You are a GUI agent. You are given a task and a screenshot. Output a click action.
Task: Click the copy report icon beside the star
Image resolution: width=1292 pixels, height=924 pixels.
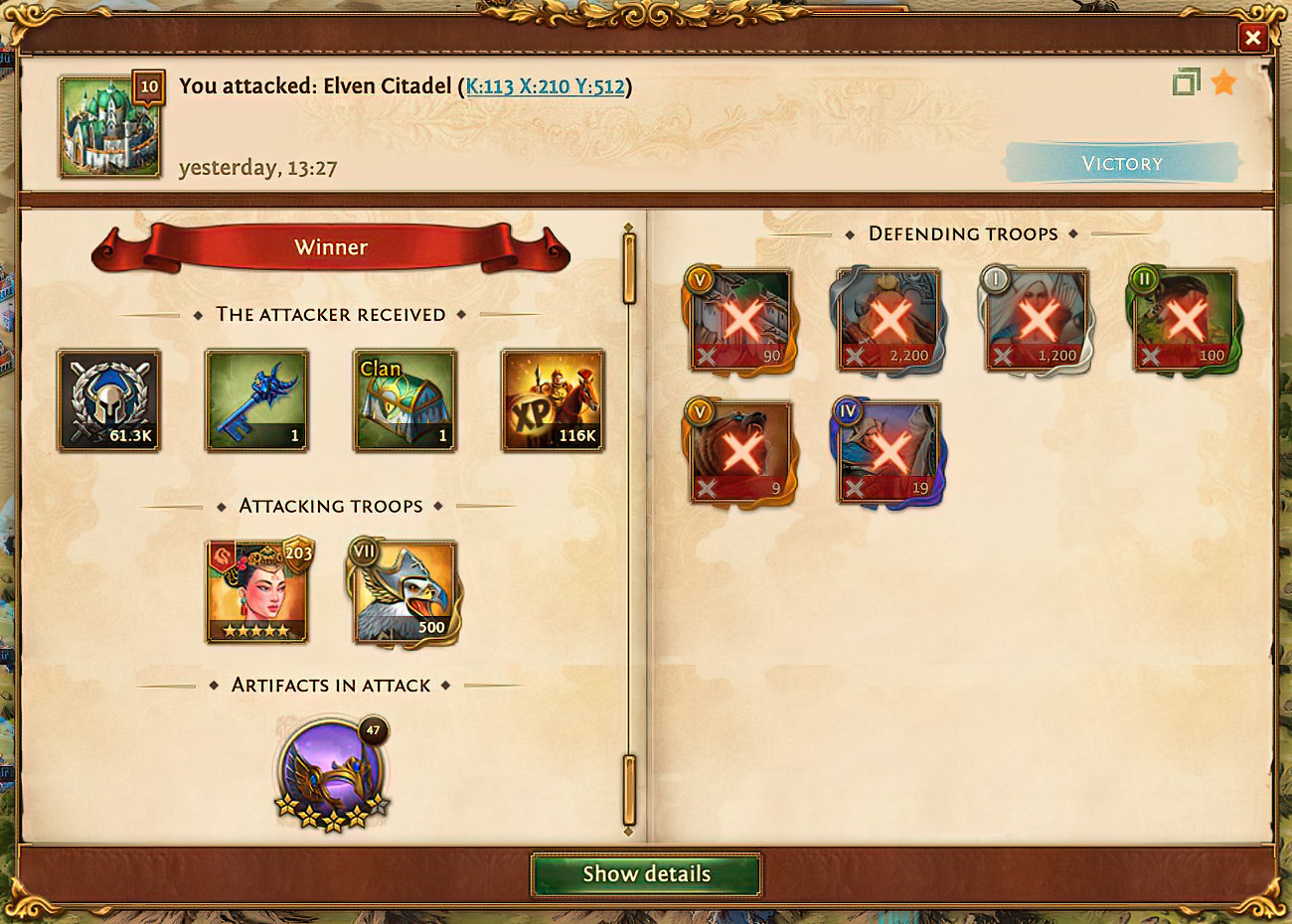pos(1186,82)
